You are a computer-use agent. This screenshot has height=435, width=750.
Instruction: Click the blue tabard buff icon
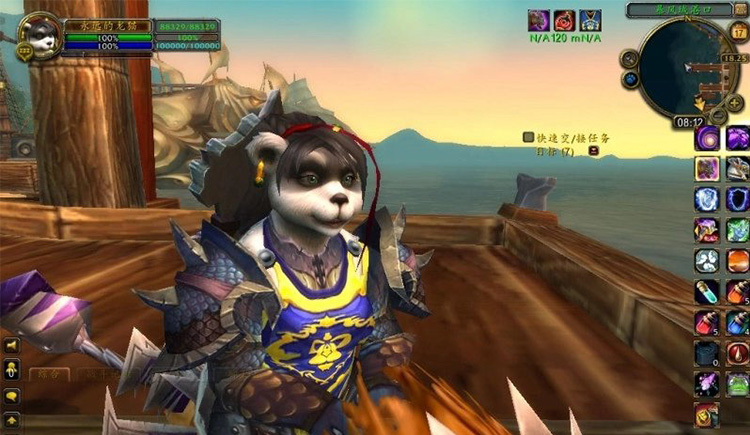point(590,20)
